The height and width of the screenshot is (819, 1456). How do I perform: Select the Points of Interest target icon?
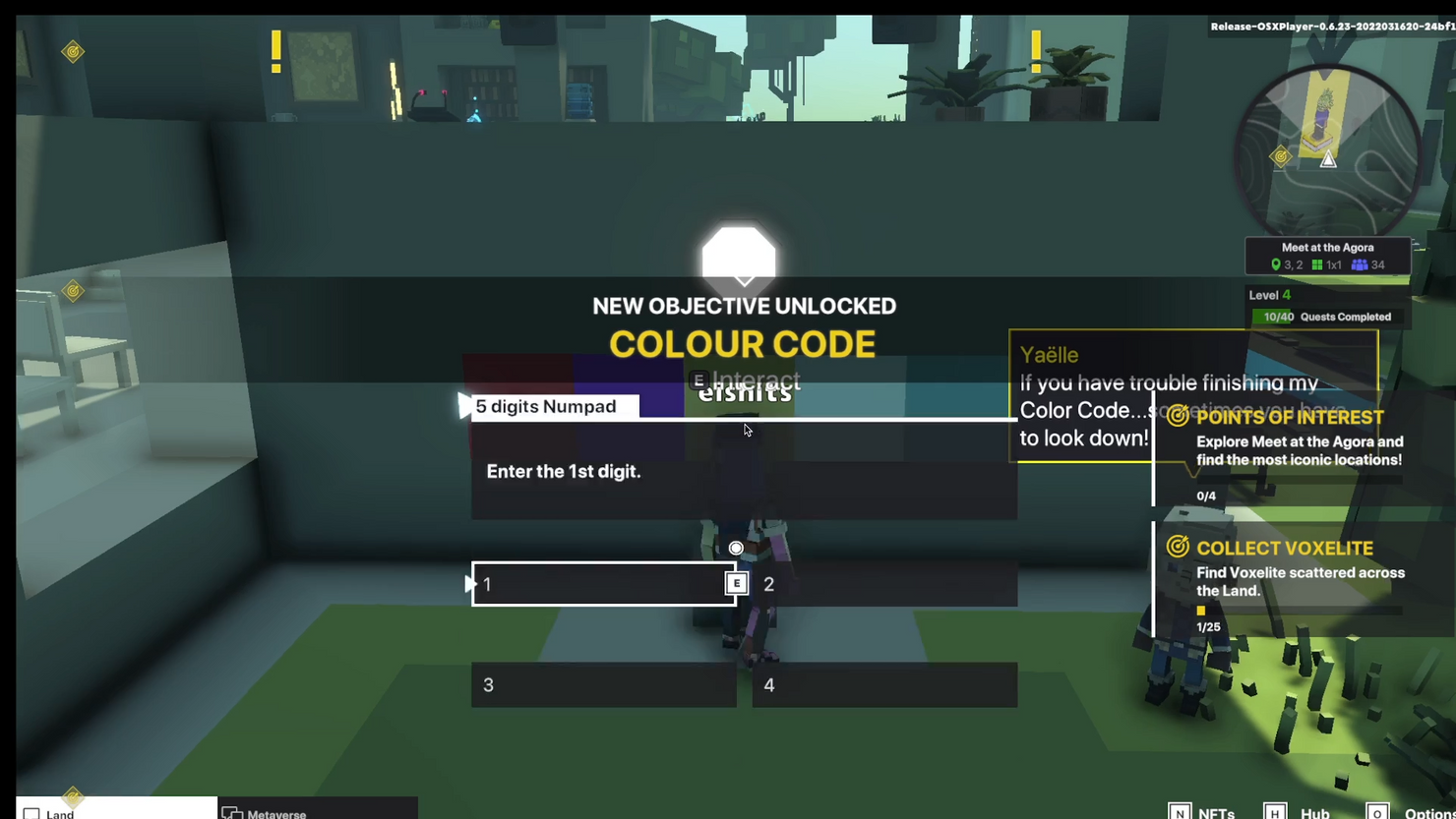click(1179, 417)
